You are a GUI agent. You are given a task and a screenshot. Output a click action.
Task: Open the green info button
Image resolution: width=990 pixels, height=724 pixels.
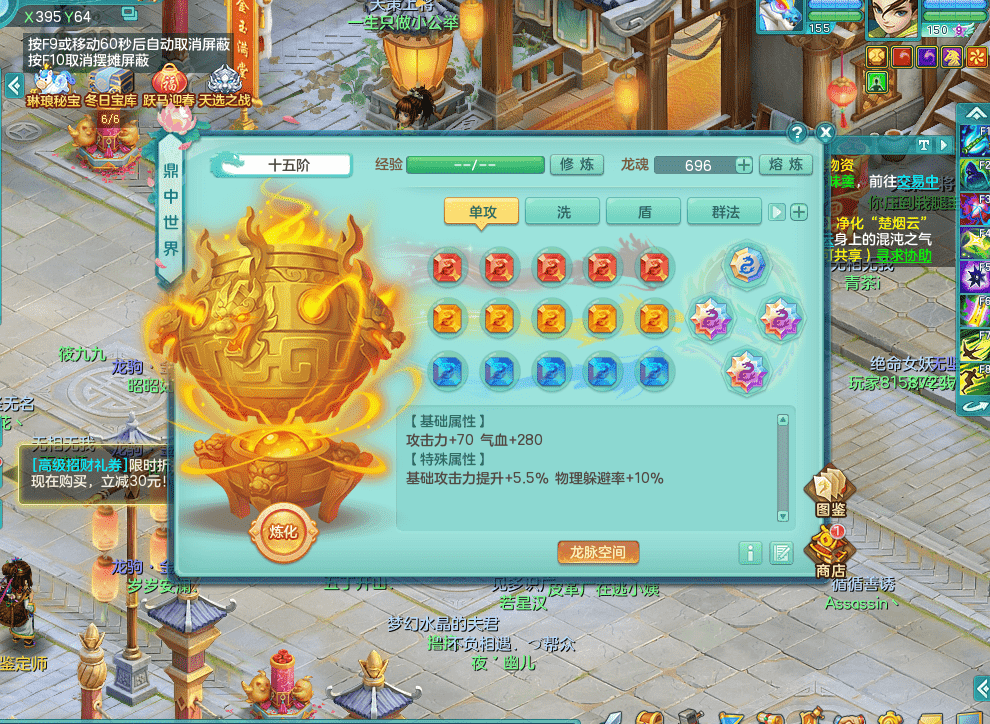[750, 553]
